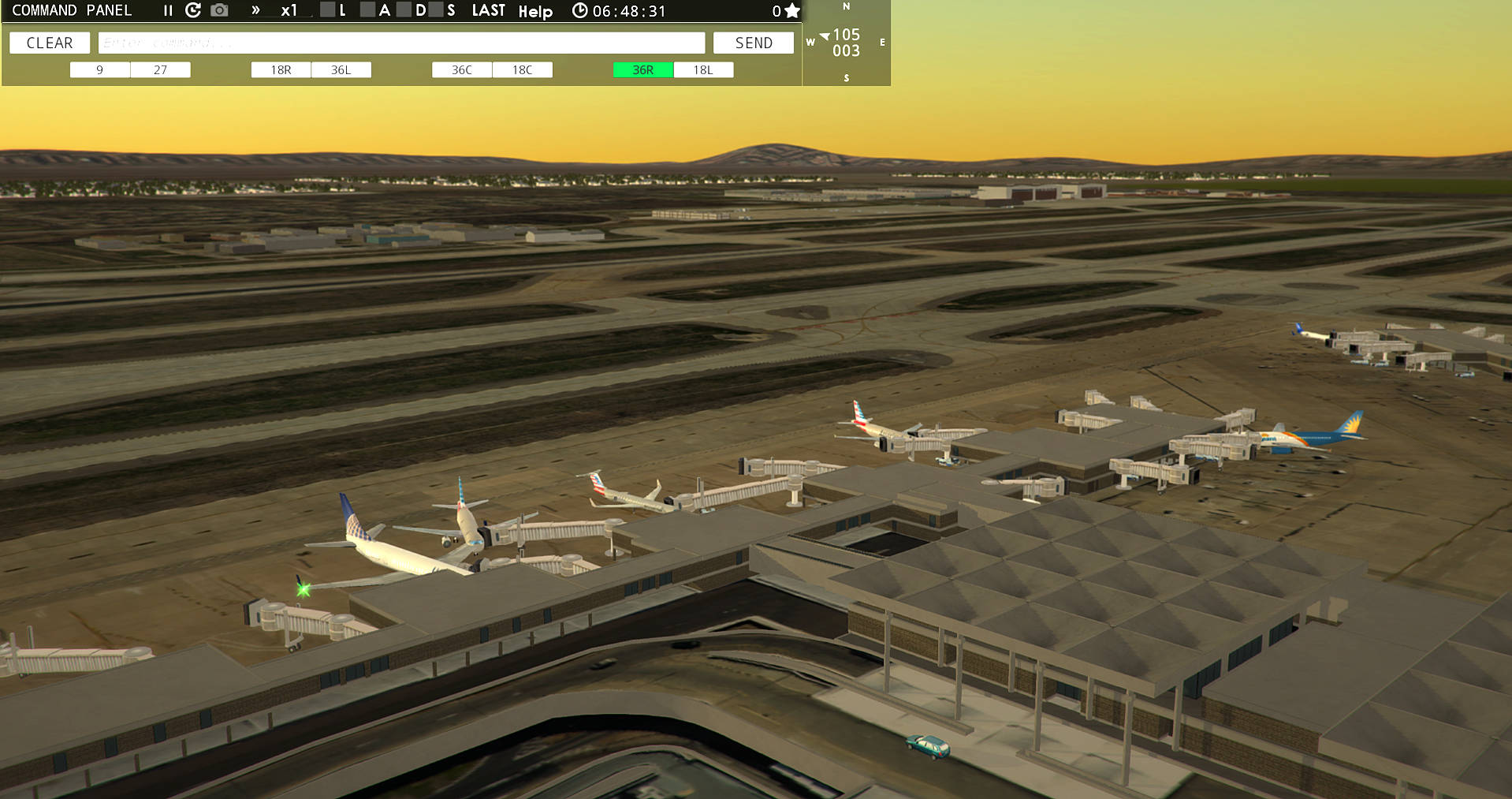The width and height of the screenshot is (1512, 799).
Task: Open the Help menu
Action: [536, 11]
